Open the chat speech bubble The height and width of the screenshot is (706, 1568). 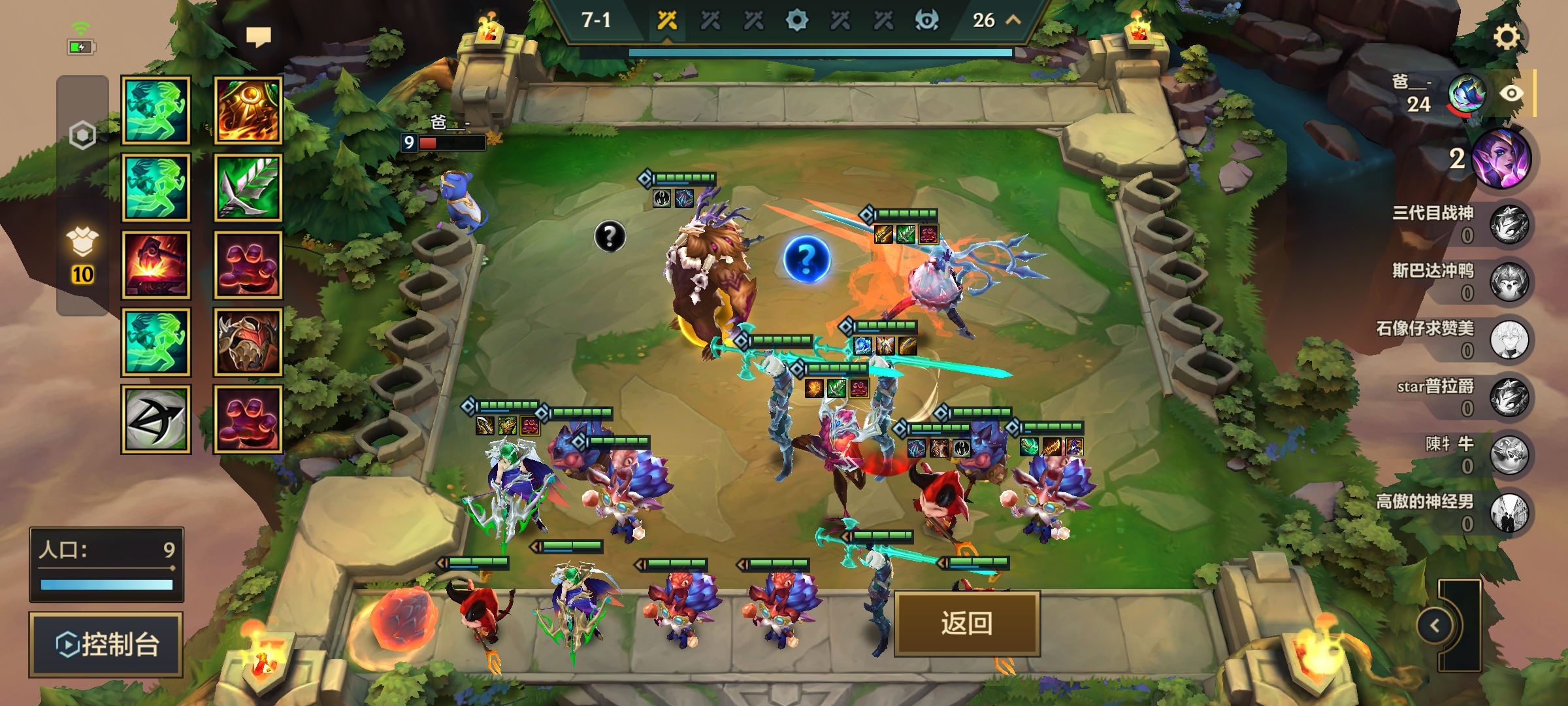pos(258,37)
